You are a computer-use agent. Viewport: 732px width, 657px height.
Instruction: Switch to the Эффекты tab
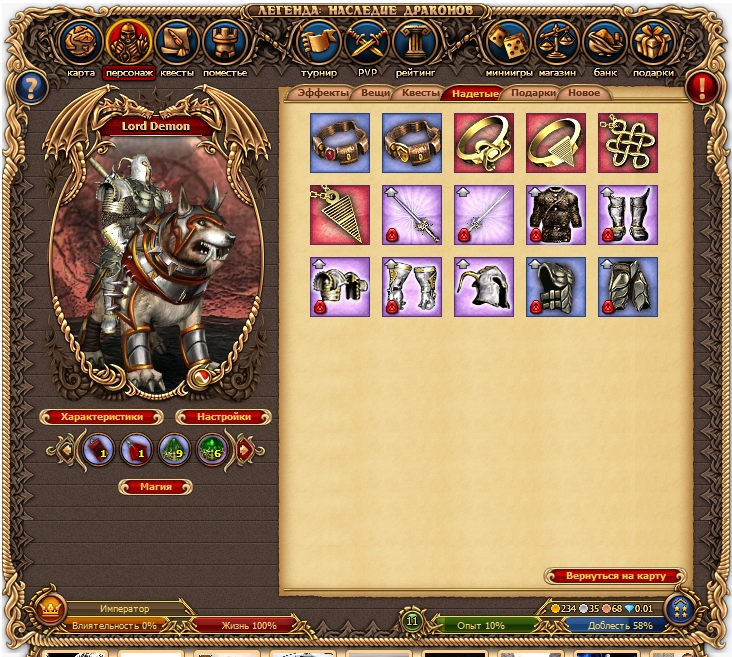(322, 93)
